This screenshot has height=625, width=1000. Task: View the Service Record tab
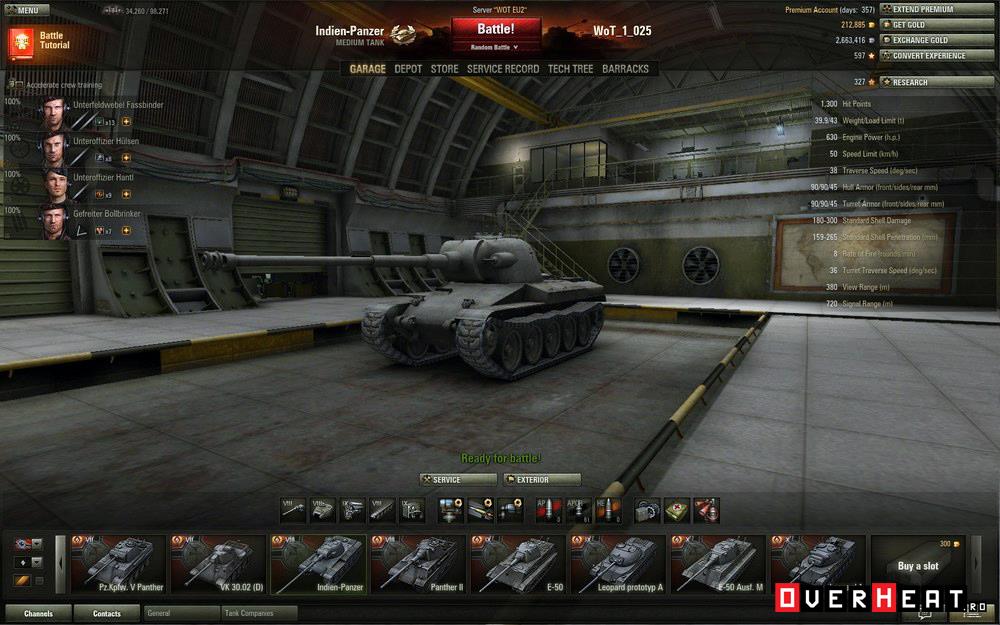pyautogui.click(x=503, y=69)
